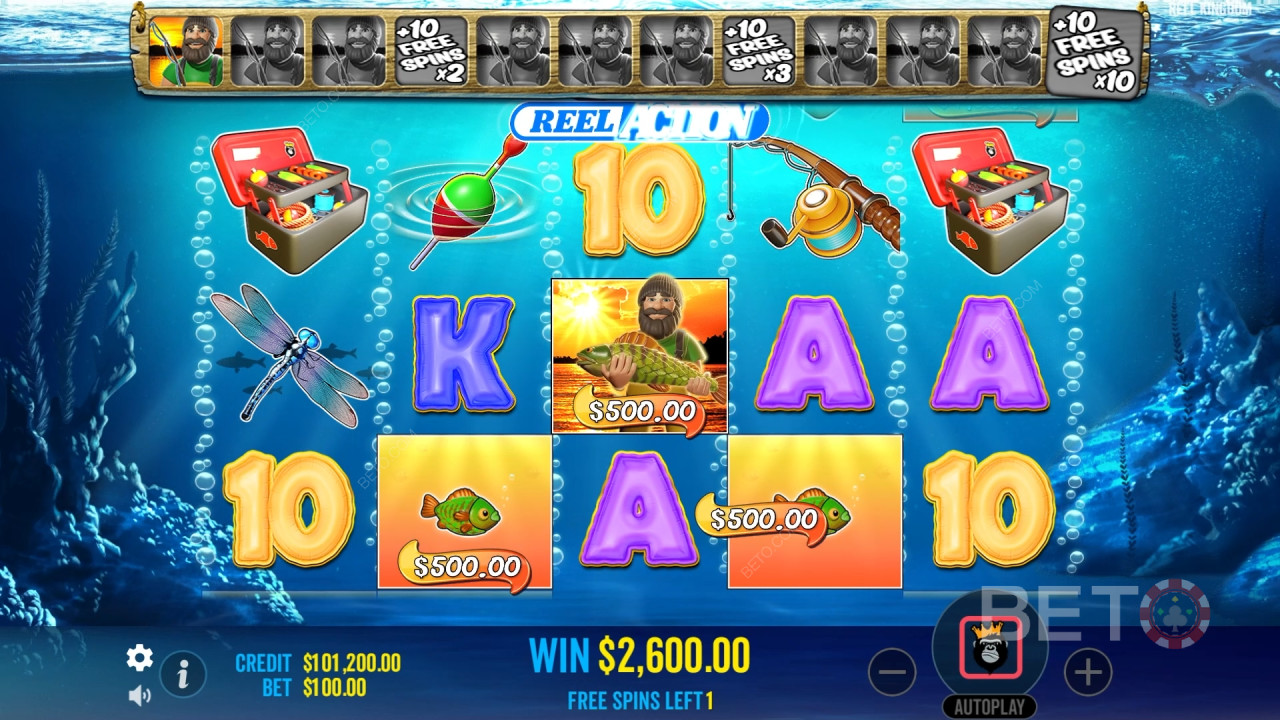Open the settings gear menu
Image resolution: width=1280 pixels, height=720 pixels.
click(139, 657)
